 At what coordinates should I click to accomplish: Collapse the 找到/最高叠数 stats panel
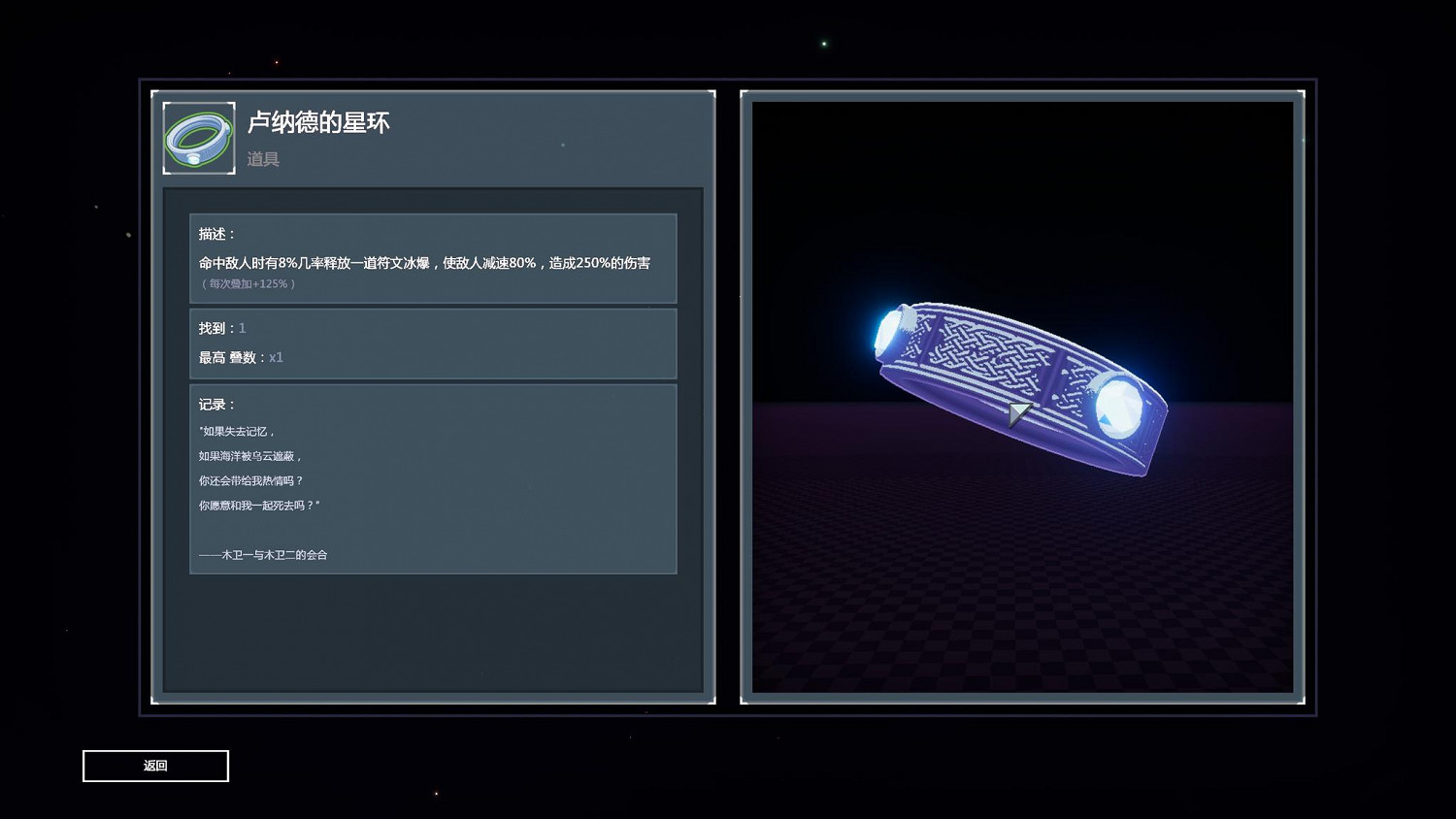433,343
